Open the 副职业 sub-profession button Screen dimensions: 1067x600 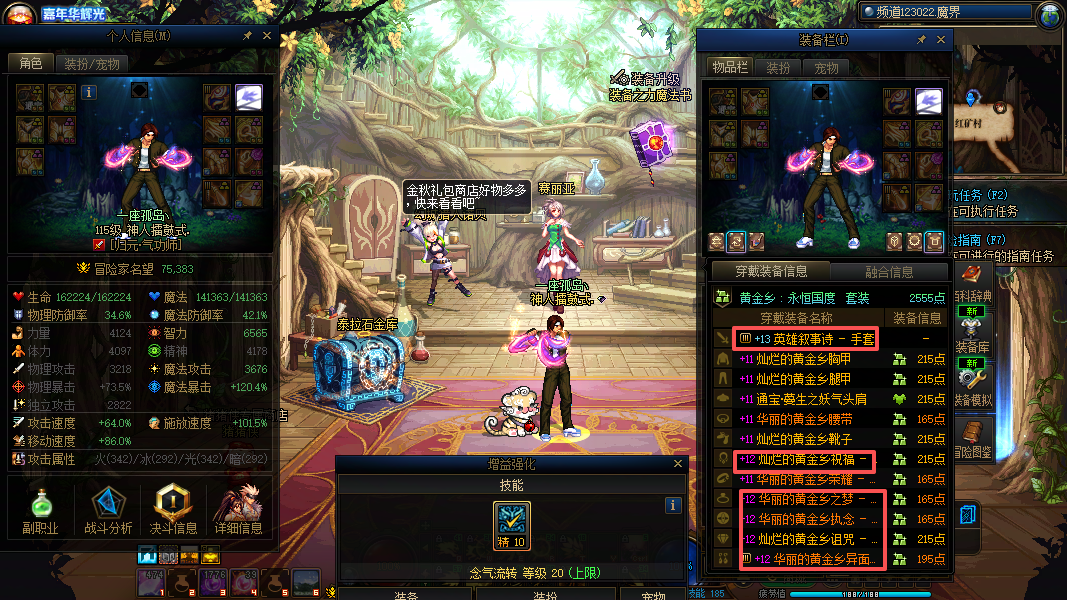point(41,510)
